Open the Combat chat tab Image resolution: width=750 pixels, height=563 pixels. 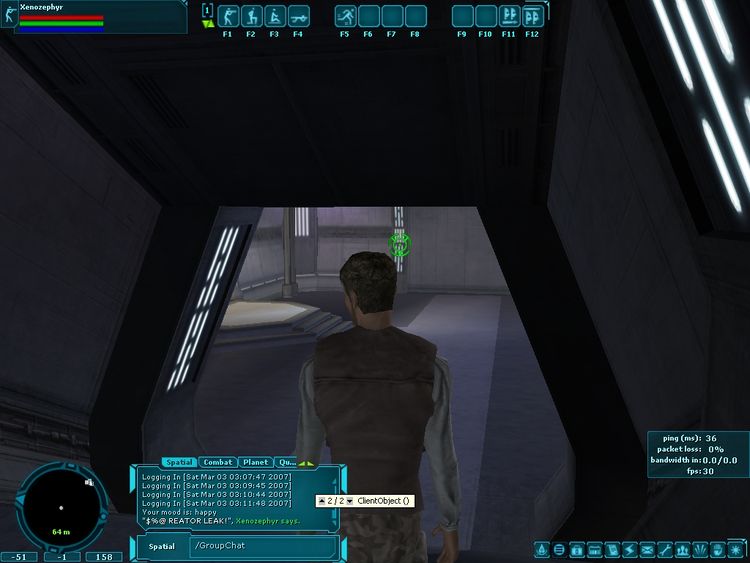click(x=218, y=462)
